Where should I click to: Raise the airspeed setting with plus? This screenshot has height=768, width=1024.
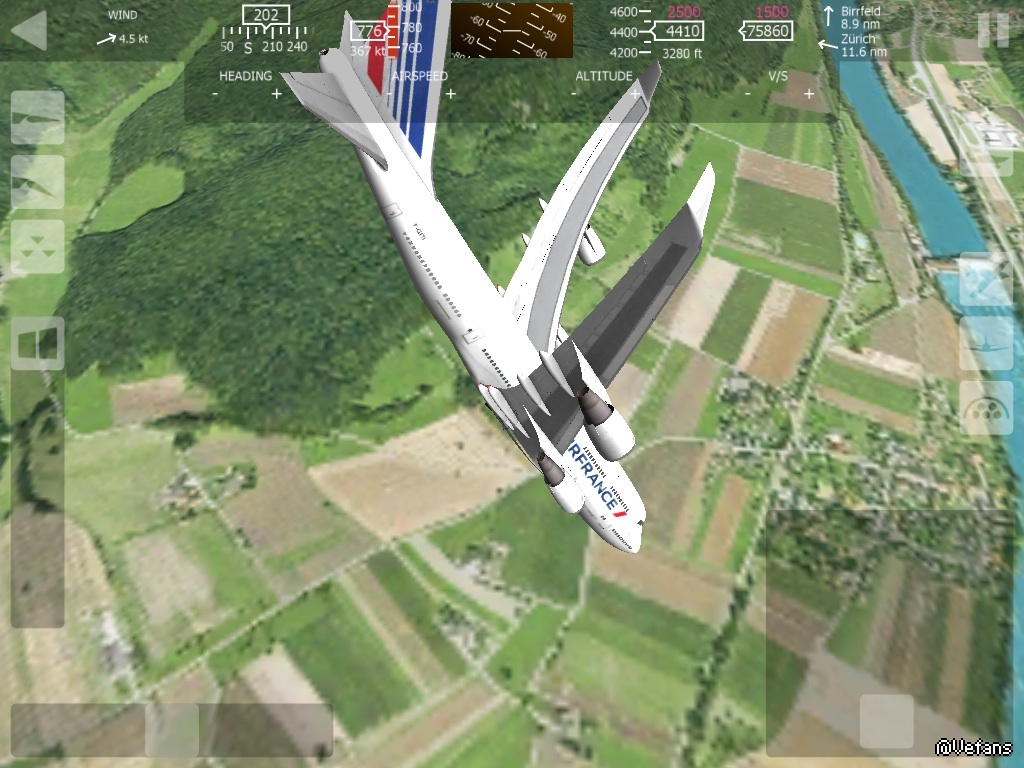(x=451, y=94)
